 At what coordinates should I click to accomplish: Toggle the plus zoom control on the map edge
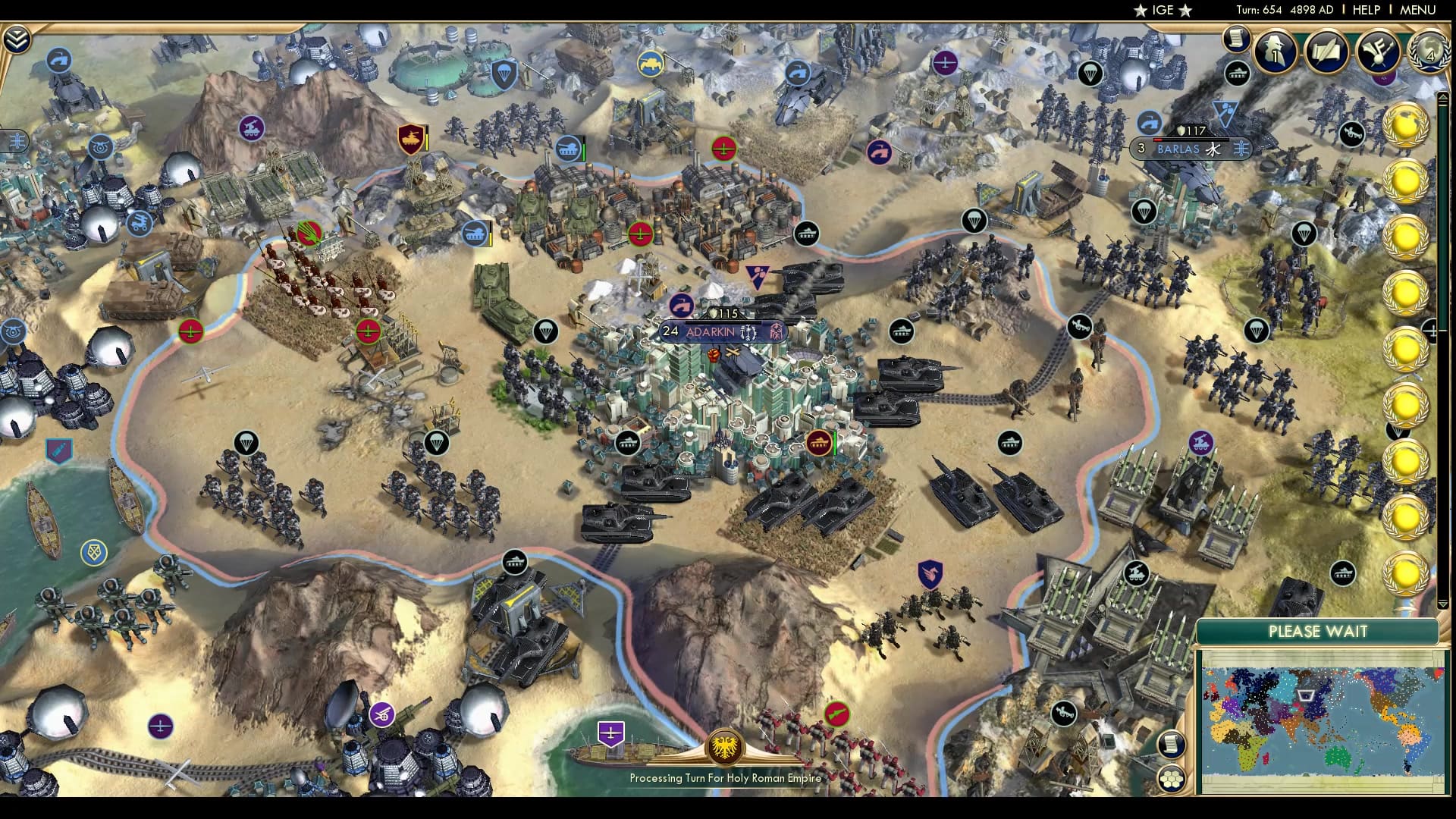pyautogui.click(x=1433, y=331)
